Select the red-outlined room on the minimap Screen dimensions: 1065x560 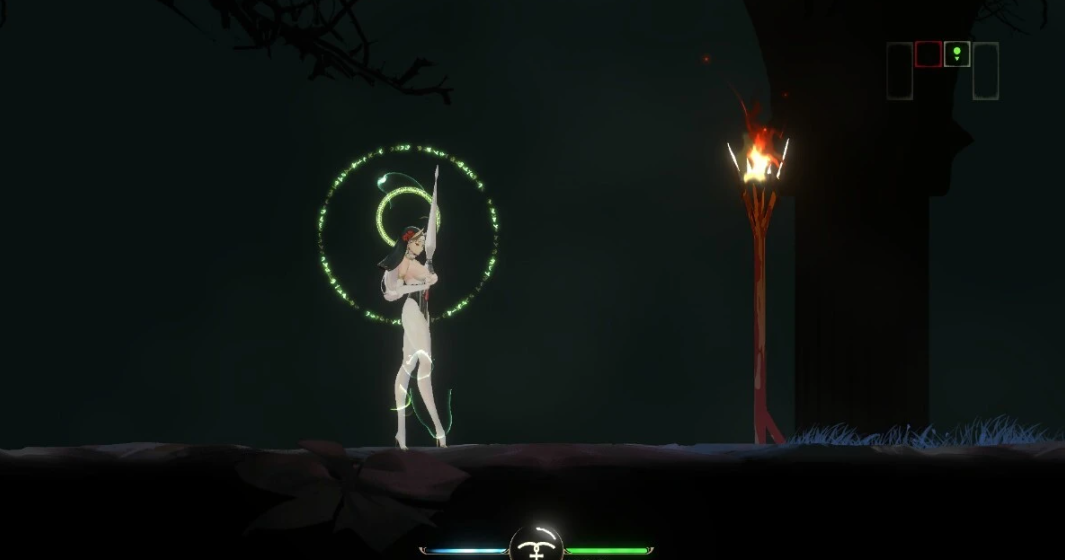point(928,54)
